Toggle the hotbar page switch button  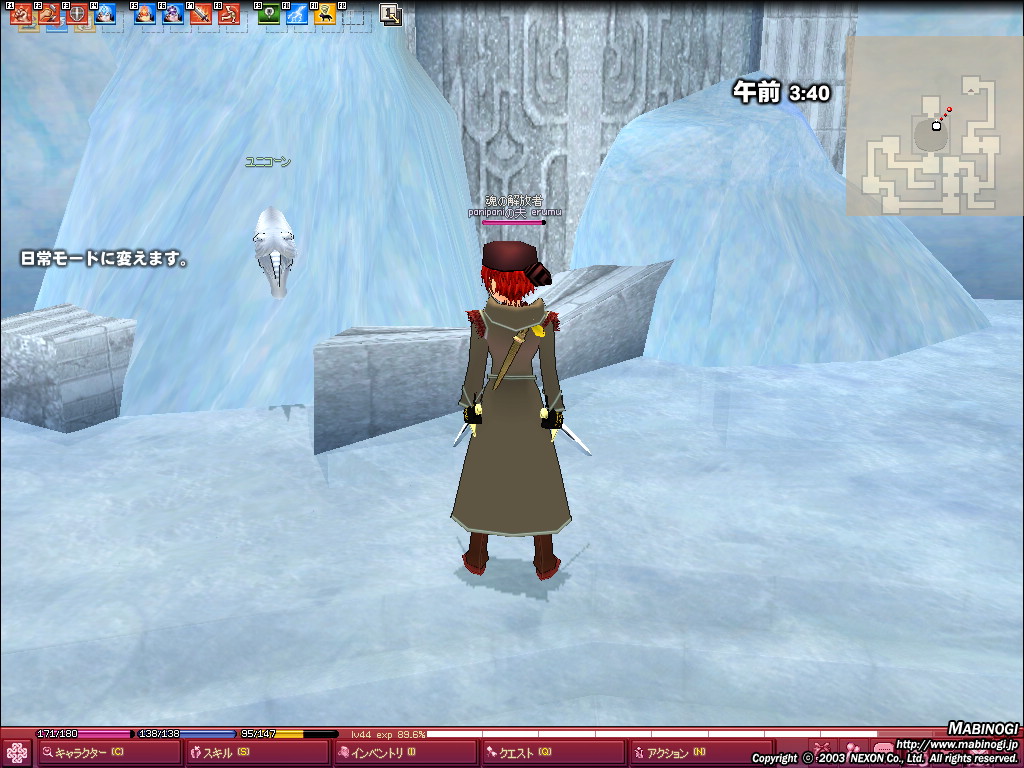391,14
